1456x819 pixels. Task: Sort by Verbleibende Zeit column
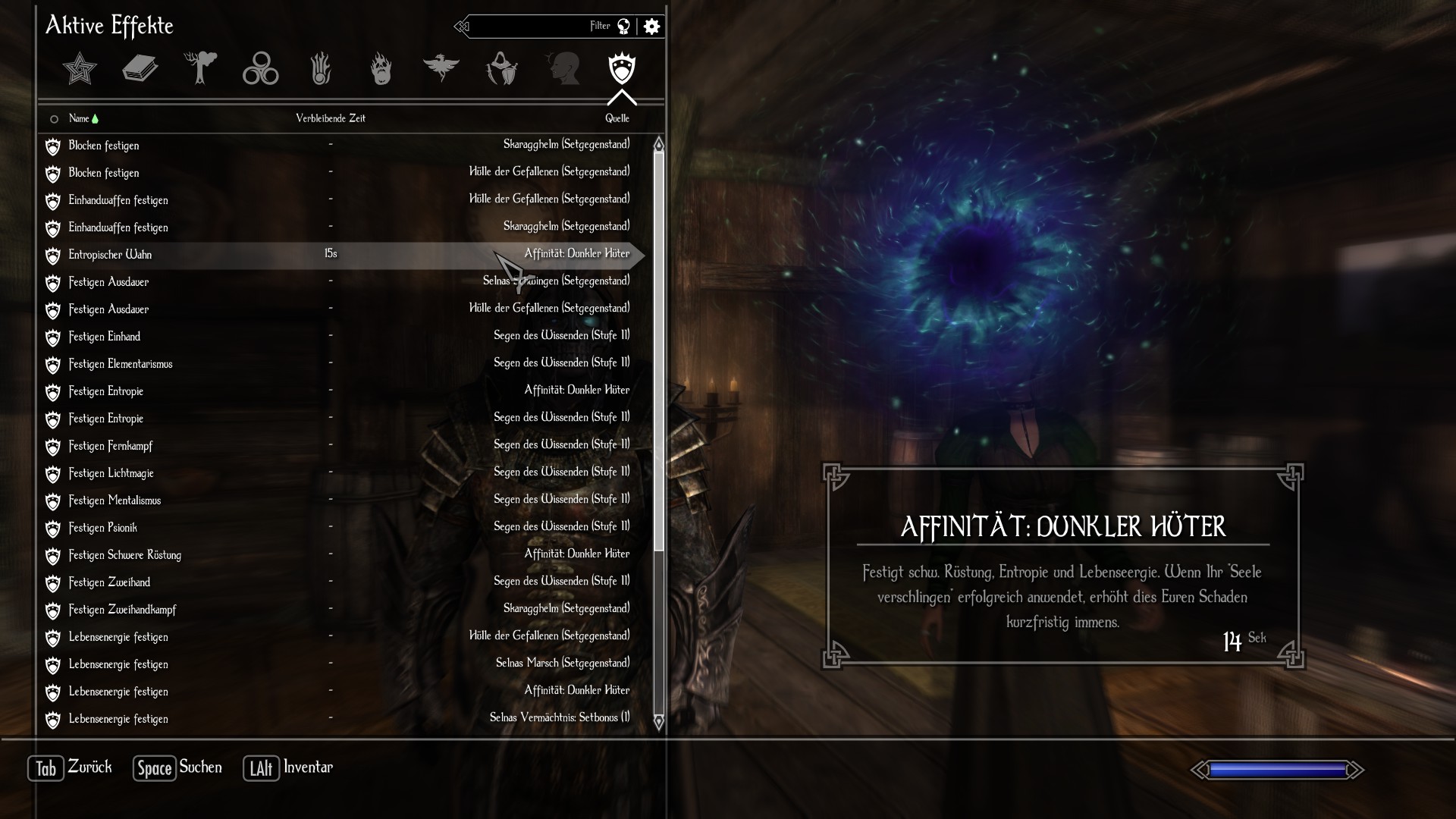331,118
